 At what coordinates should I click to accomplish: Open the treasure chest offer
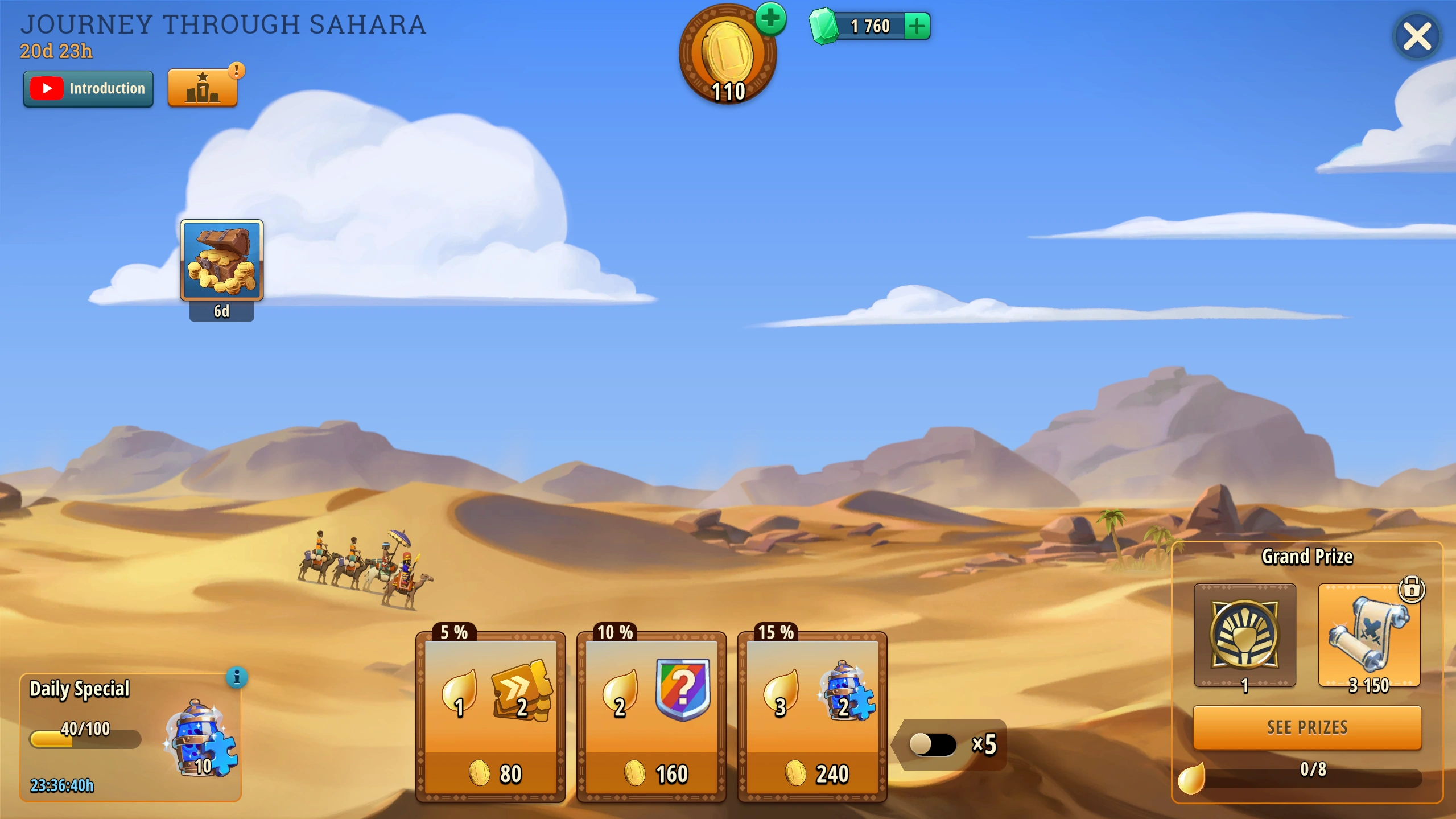point(221,261)
